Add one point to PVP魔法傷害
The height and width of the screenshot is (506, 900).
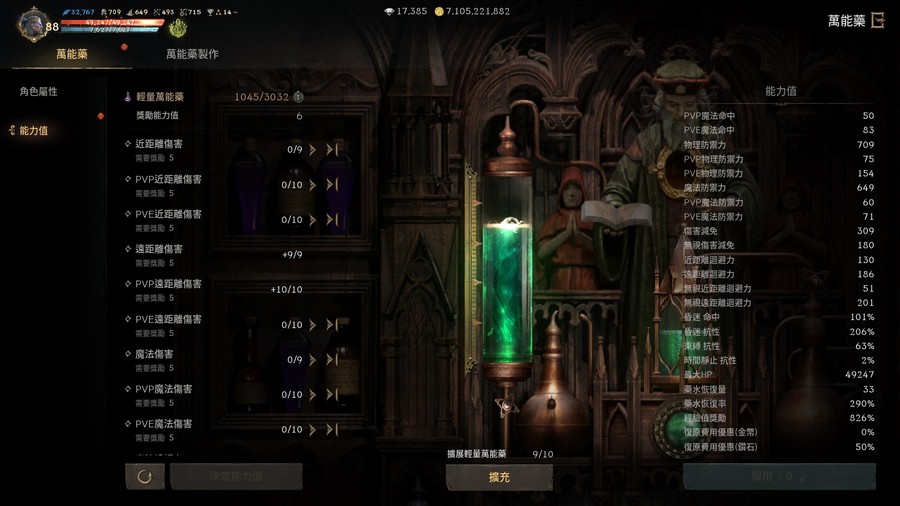click(x=313, y=395)
